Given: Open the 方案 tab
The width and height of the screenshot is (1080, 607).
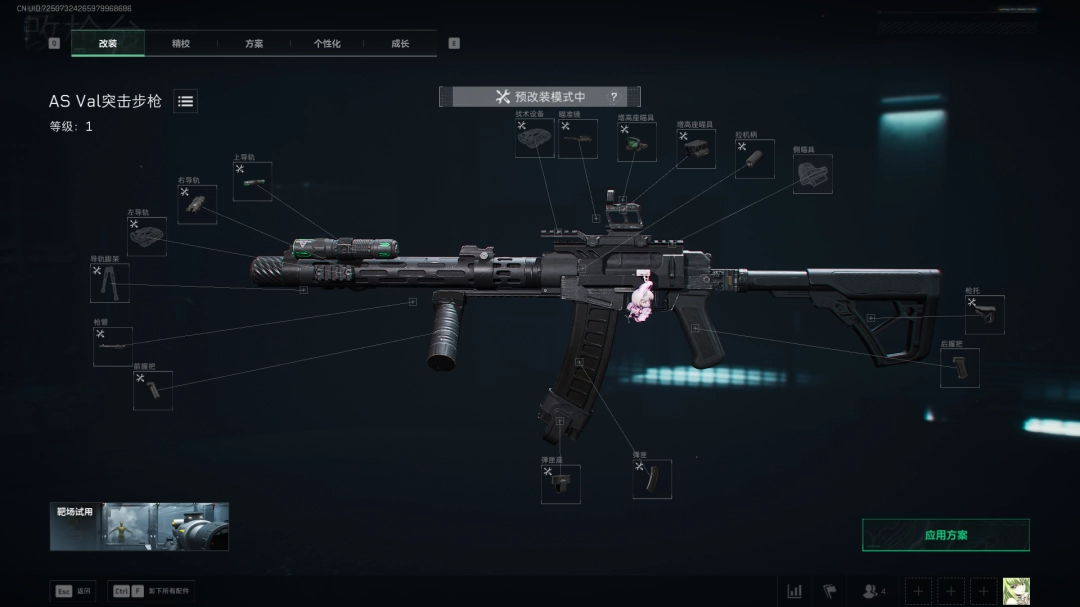Looking at the screenshot, I should click(254, 44).
